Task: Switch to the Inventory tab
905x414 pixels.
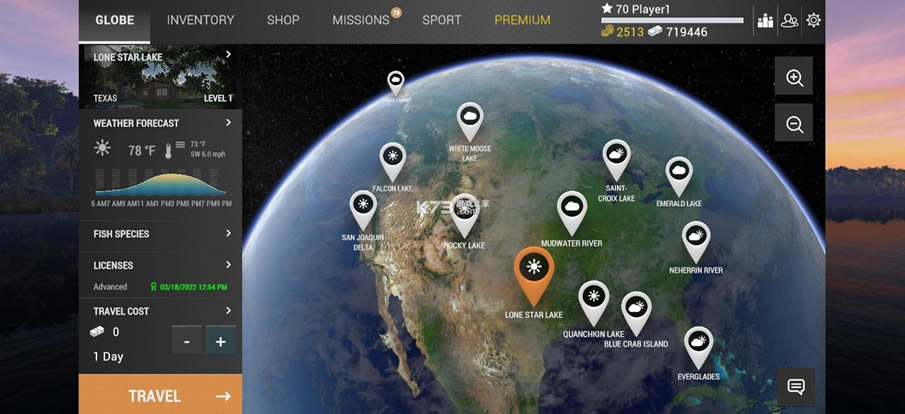Action: pos(200,20)
